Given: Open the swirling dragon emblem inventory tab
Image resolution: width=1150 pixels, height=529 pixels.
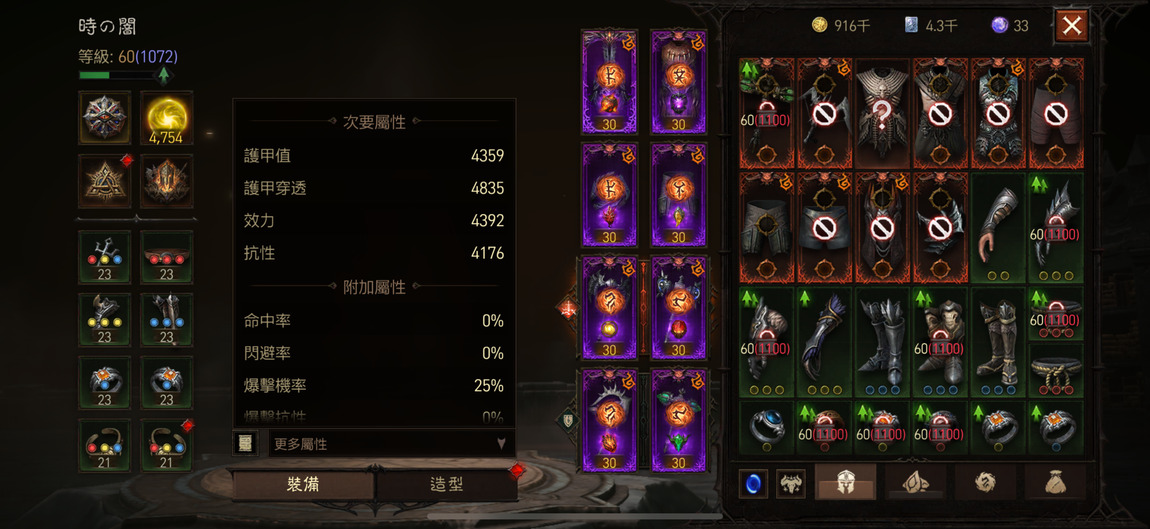Looking at the screenshot, I should (983, 482).
